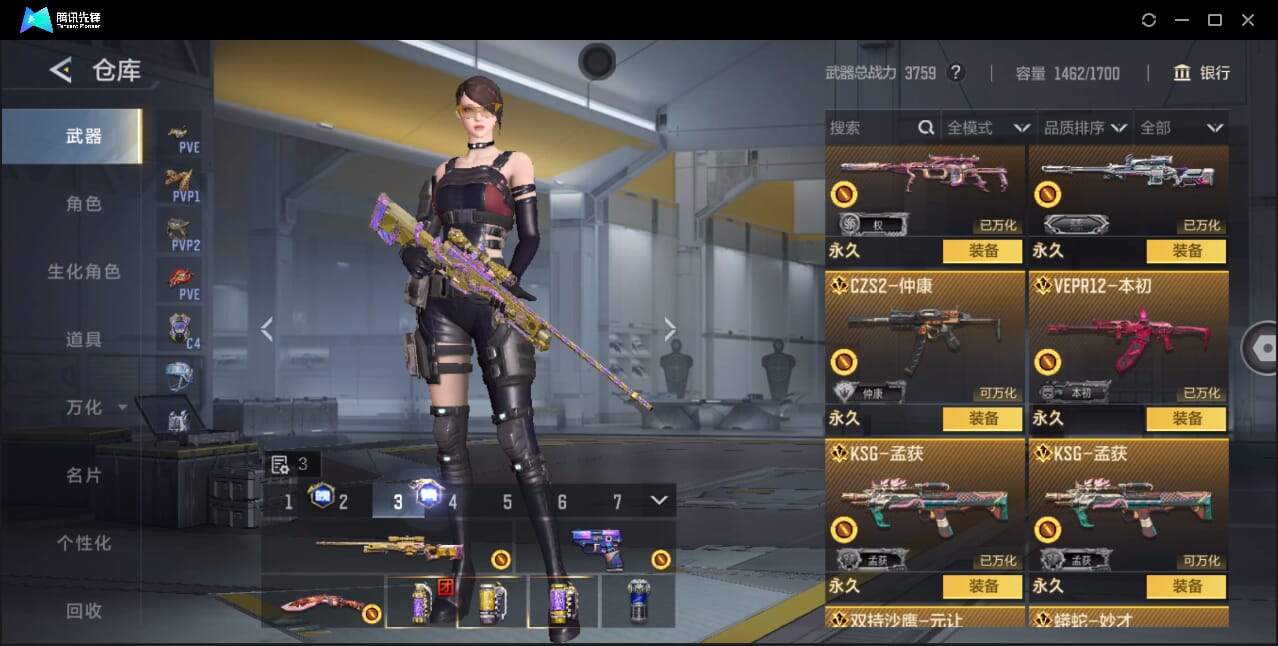The width and height of the screenshot is (1278, 646).
Task: Switch to the 个性化 tab
Action: point(84,543)
